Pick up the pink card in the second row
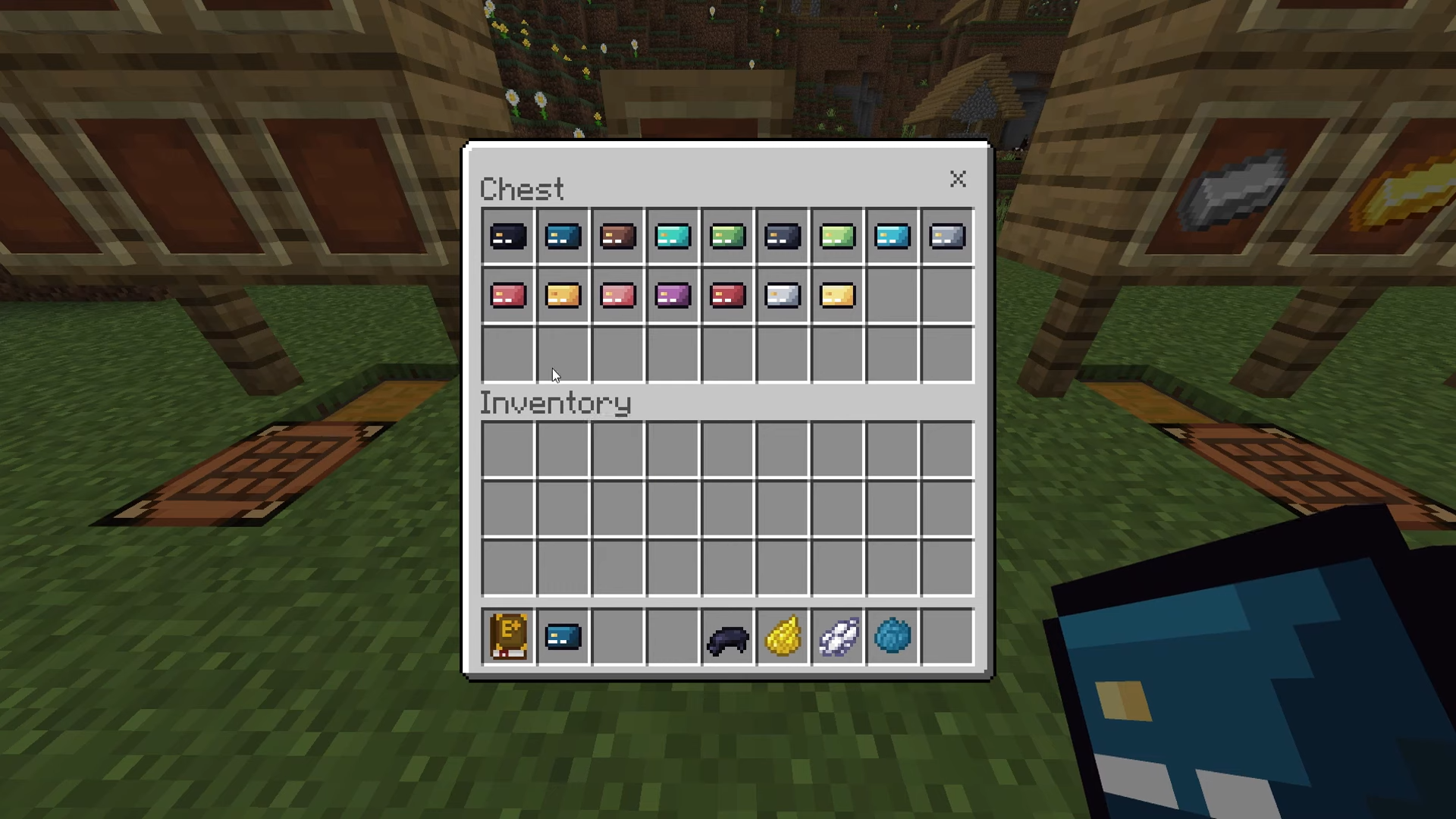The width and height of the screenshot is (1456, 819). pos(617,295)
